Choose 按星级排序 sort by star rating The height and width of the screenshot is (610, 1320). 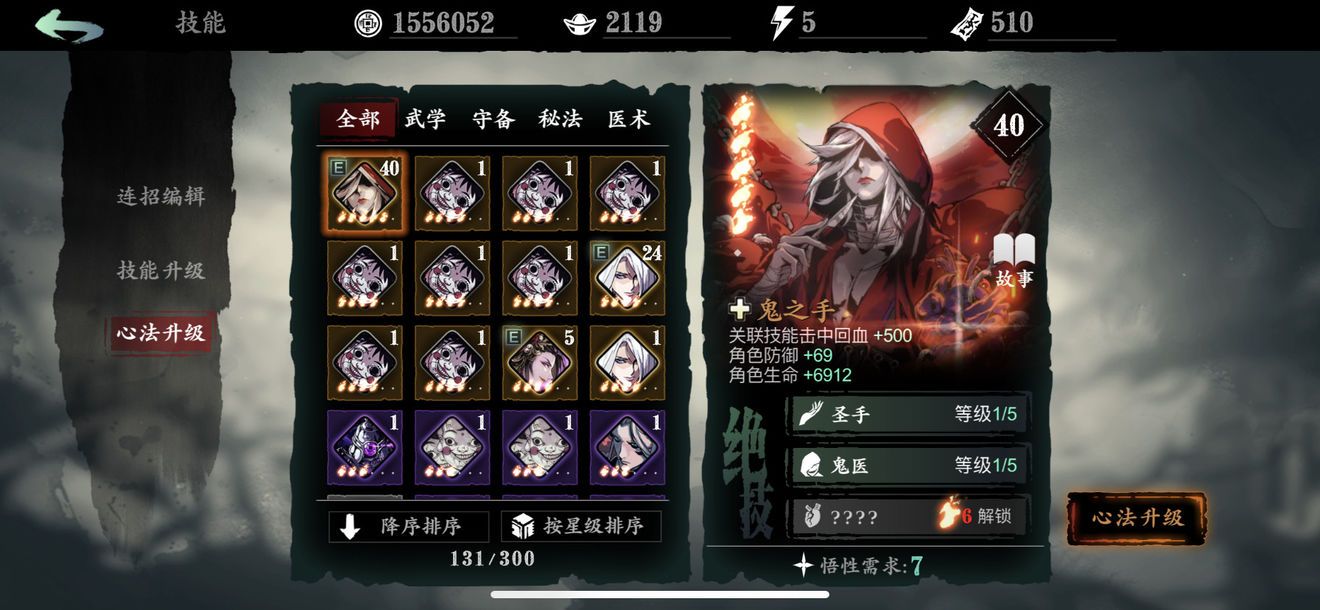[x=580, y=526]
